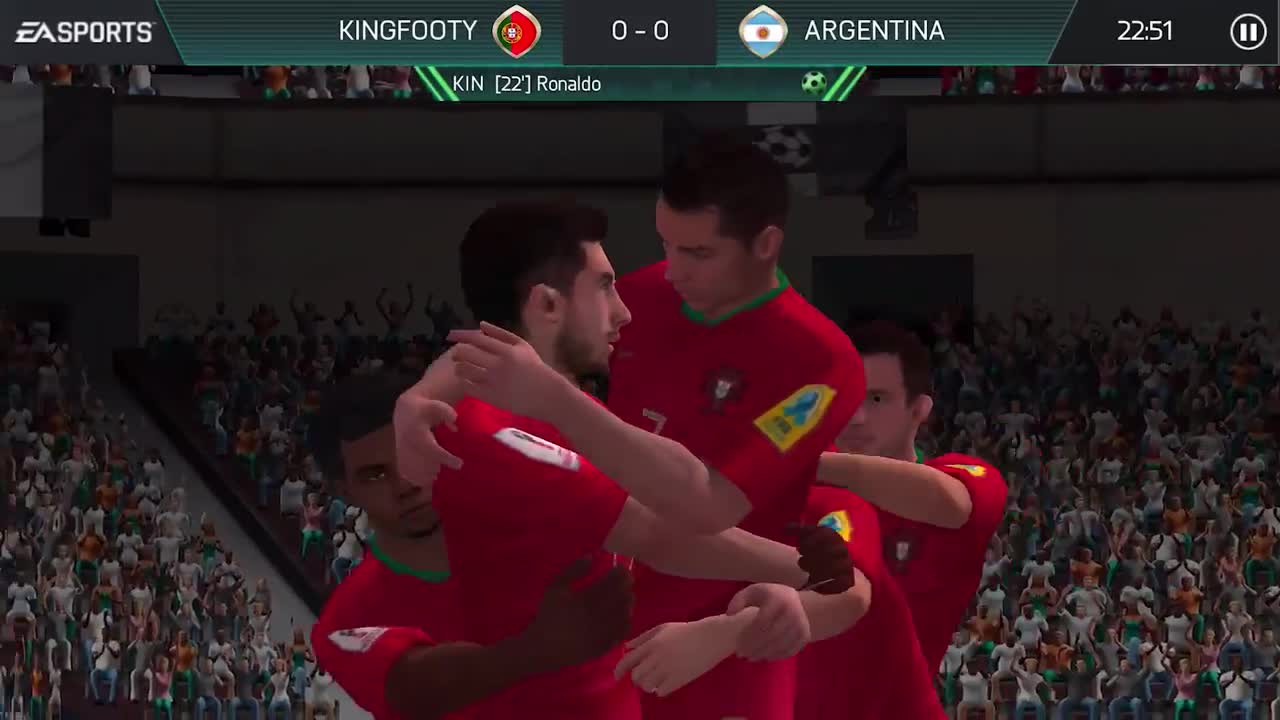Tap the KIN [22'] Ronaldo scorer text
This screenshot has height=720, width=1280.
coord(527,84)
